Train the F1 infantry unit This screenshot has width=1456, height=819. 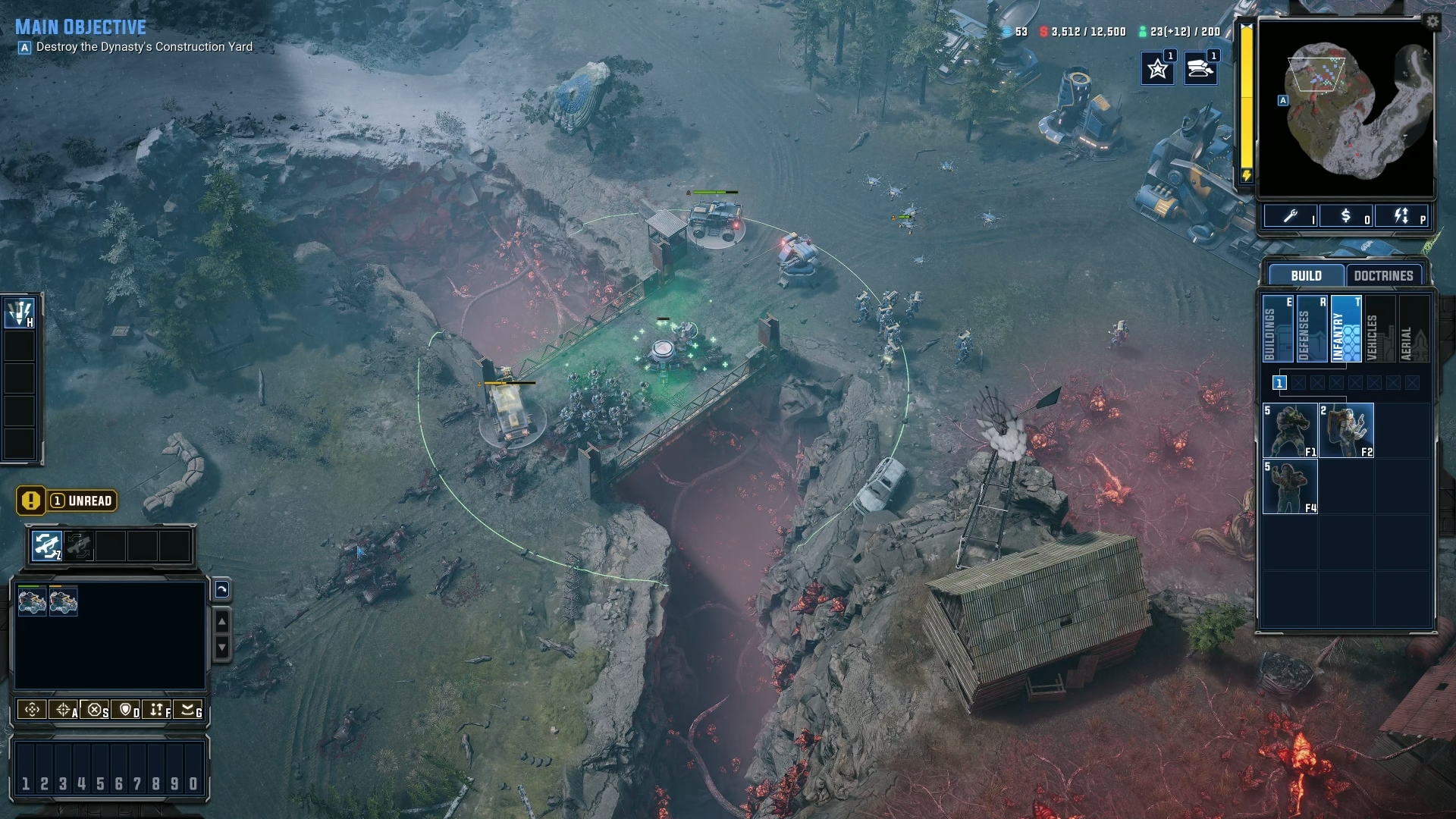pyautogui.click(x=1290, y=430)
